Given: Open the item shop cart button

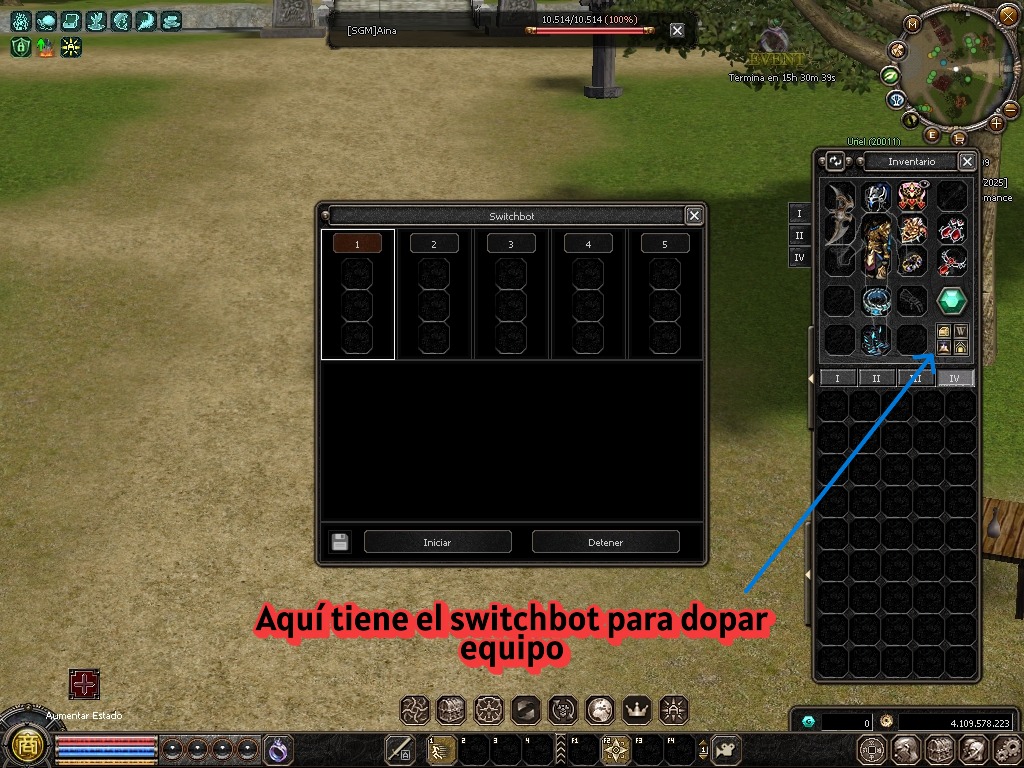Looking at the screenshot, I should click(958, 138).
